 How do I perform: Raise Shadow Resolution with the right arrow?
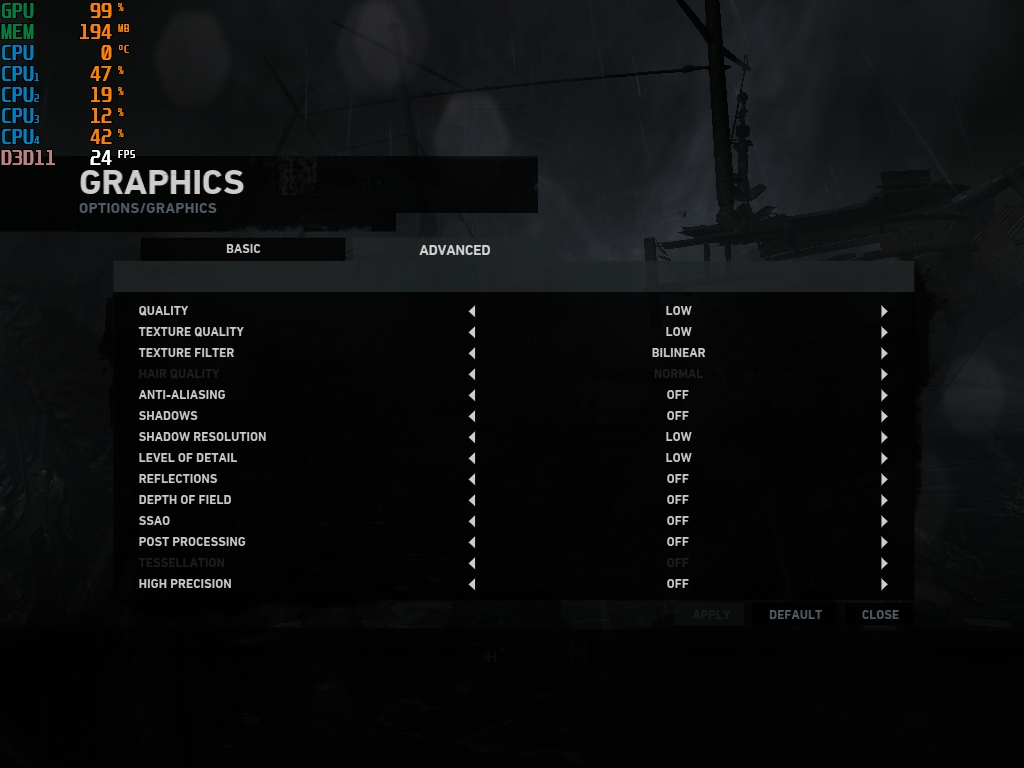pos(884,437)
